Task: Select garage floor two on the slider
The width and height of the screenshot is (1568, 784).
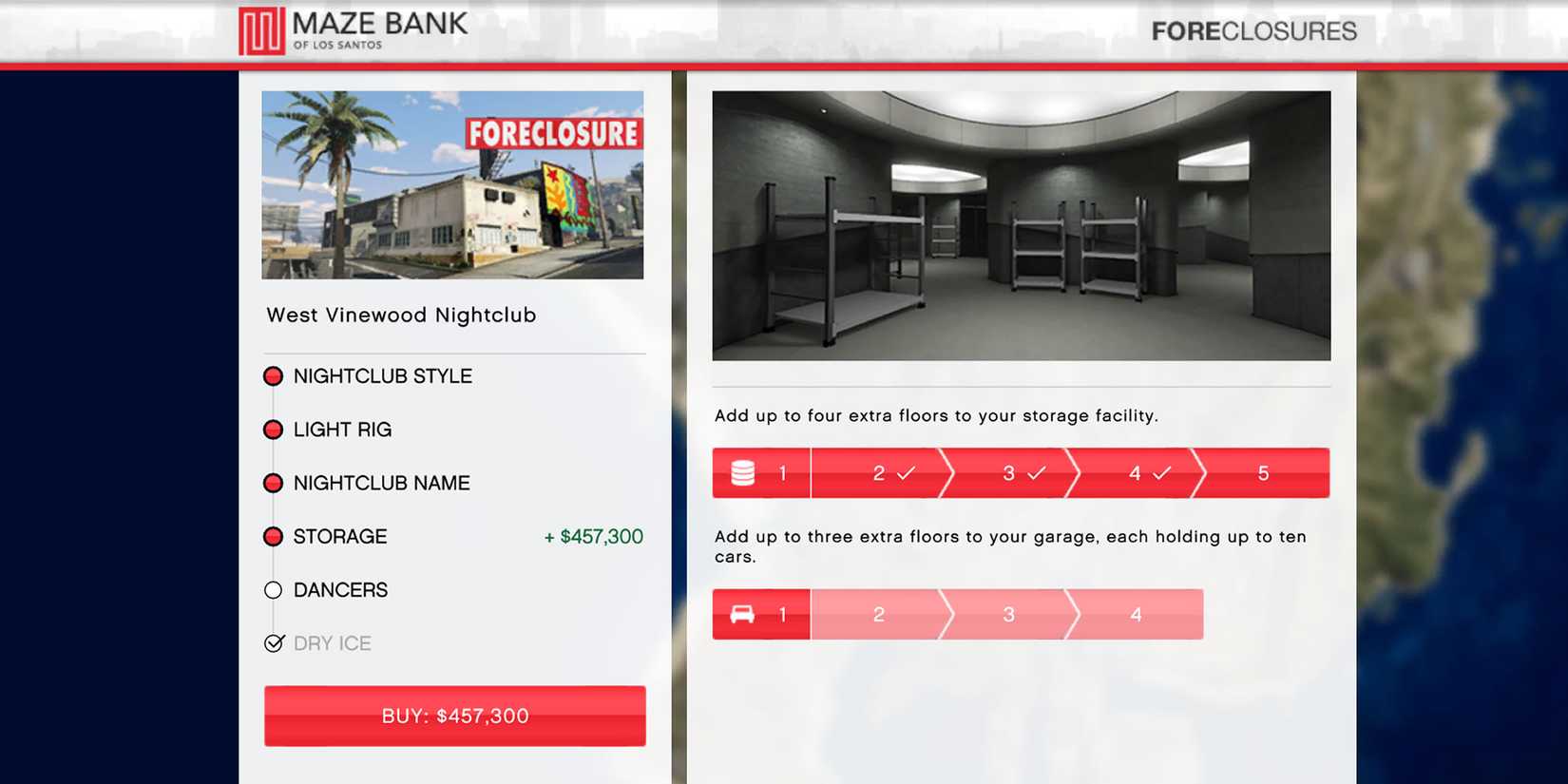Action: click(877, 614)
